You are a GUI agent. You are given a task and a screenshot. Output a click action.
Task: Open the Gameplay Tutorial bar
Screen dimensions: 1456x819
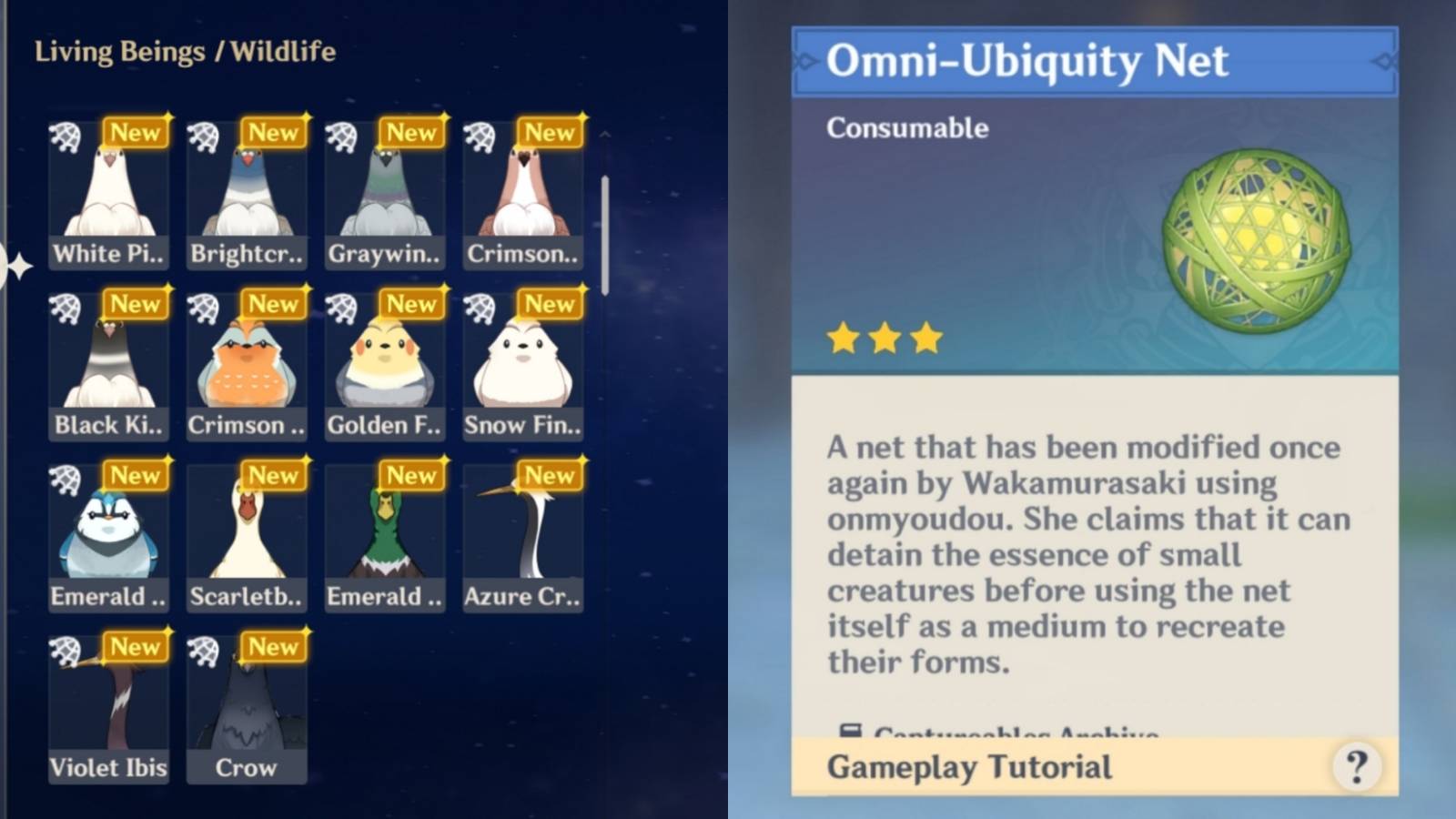969,767
